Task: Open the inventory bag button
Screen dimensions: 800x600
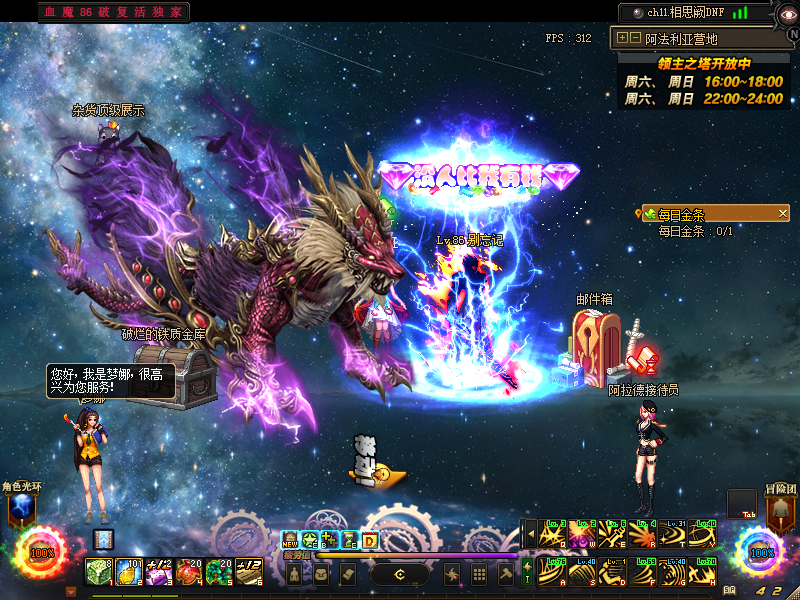Action: 321,574
